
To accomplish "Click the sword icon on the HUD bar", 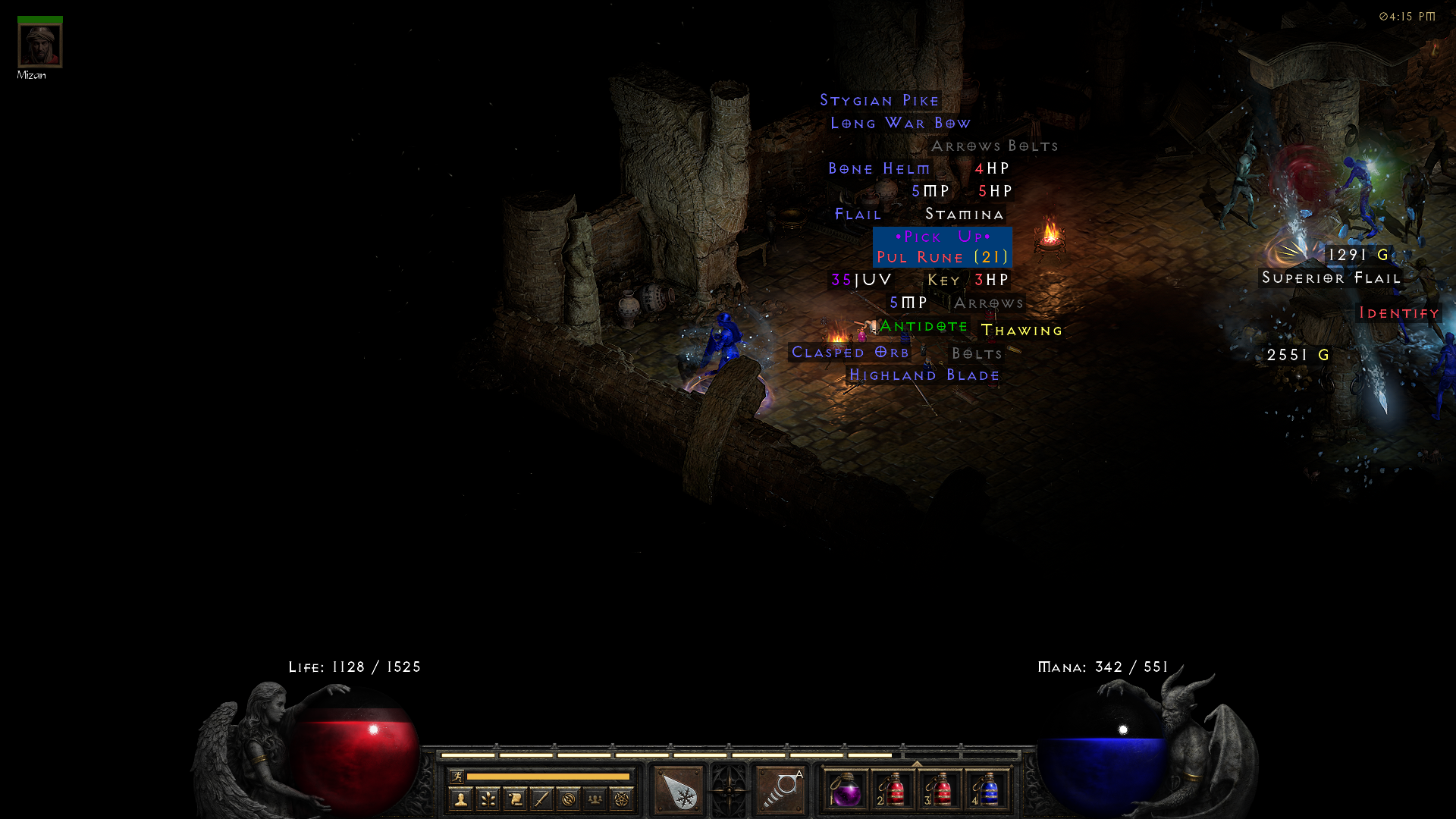I will pos(543,800).
